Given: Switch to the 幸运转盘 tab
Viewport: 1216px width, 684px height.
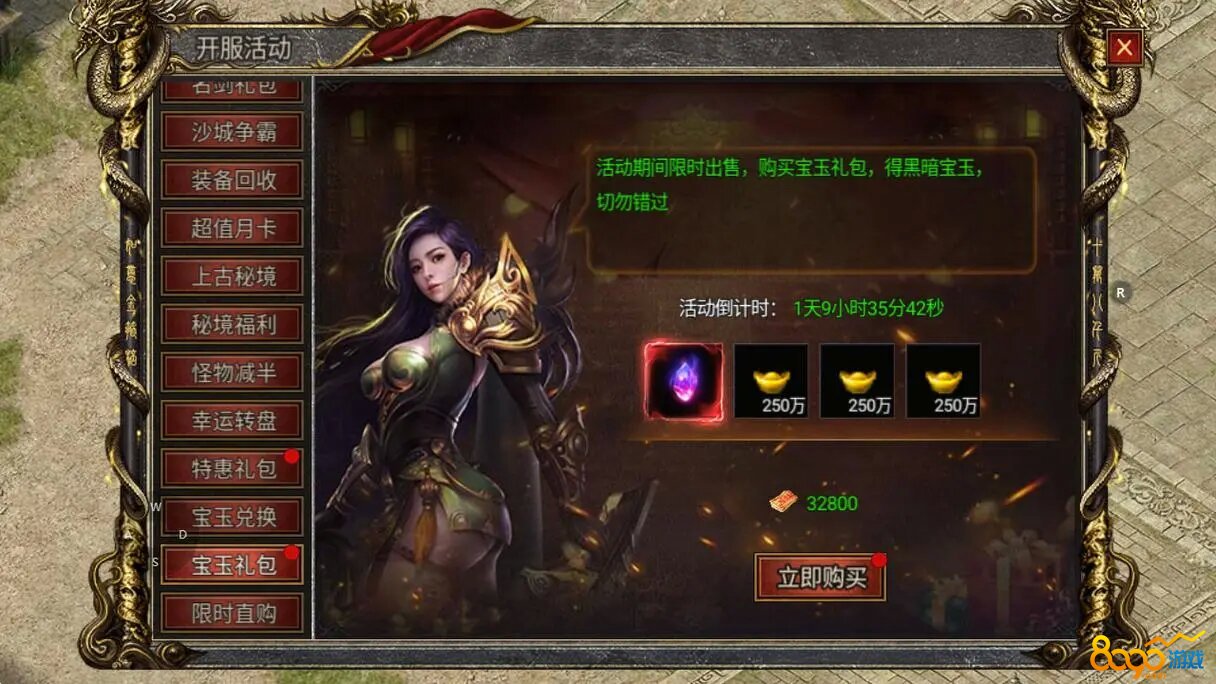Looking at the screenshot, I should click(232, 420).
